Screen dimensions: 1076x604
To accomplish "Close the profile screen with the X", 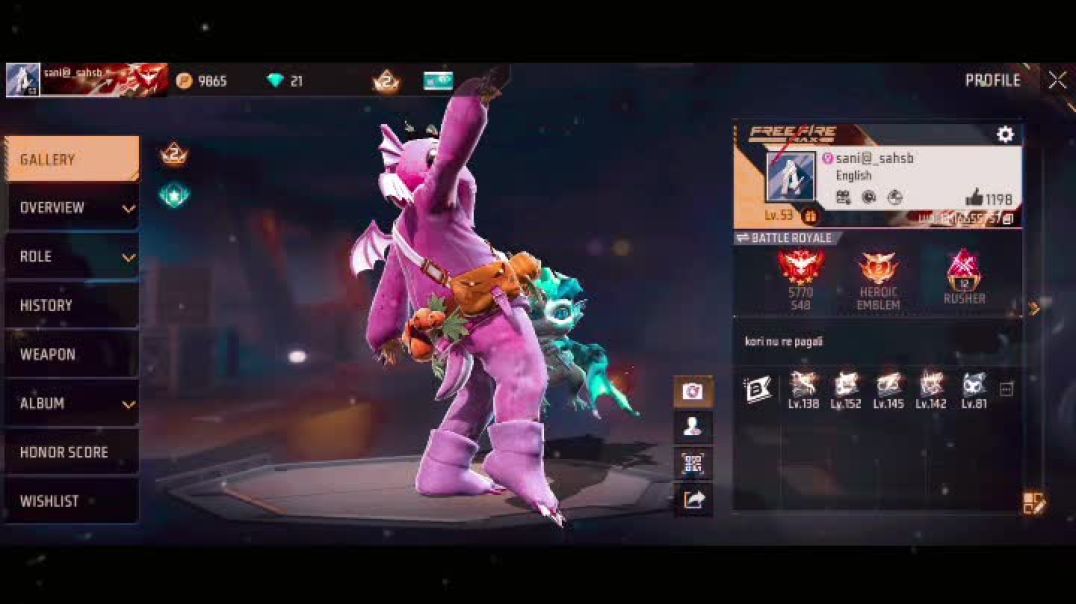I will coord(1057,81).
